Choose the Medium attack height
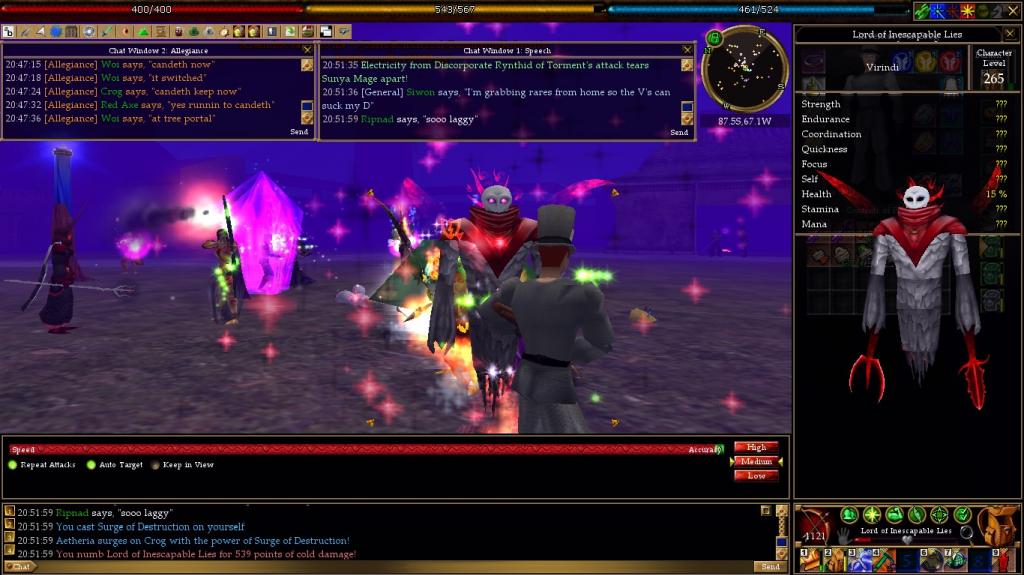 tap(755, 461)
